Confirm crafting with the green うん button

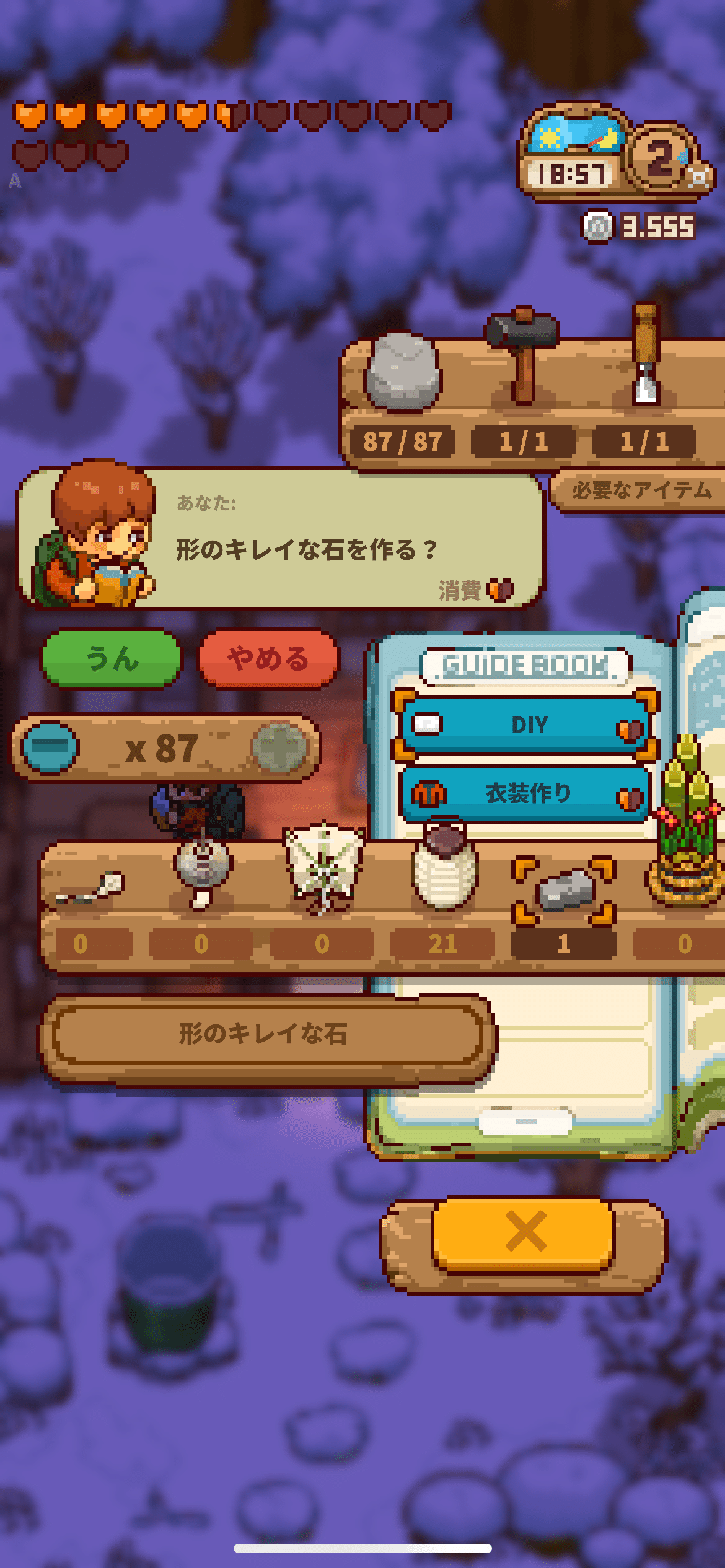(x=112, y=658)
